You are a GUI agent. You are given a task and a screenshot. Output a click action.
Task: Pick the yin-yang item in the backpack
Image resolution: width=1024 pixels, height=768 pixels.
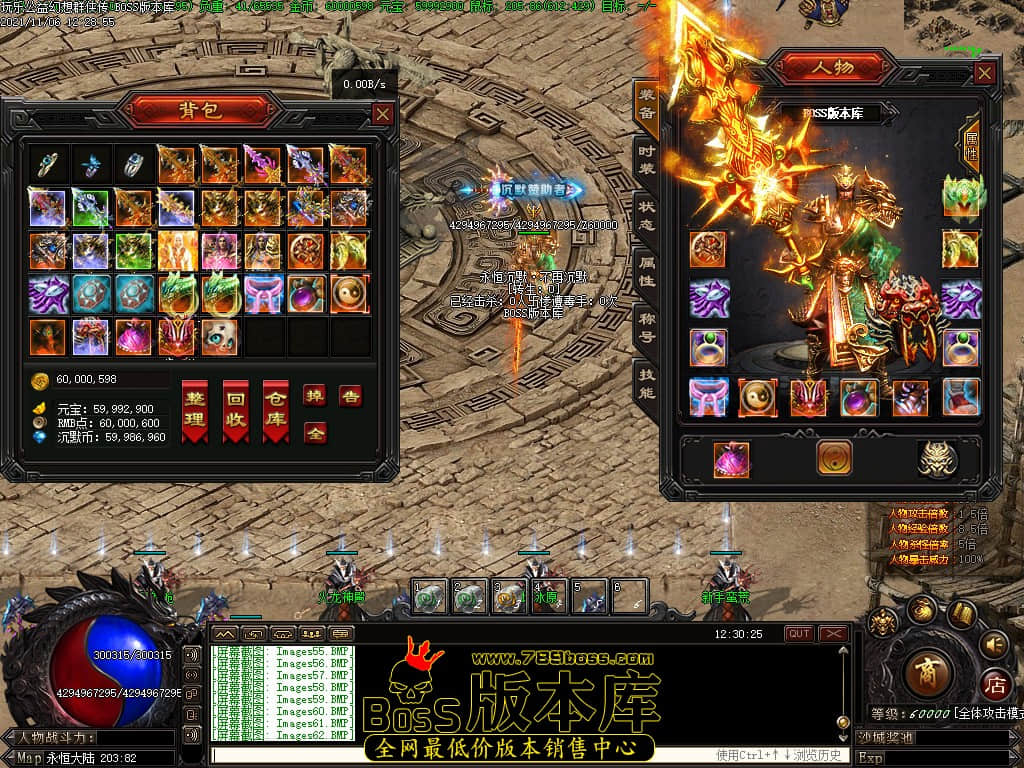click(349, 294)
